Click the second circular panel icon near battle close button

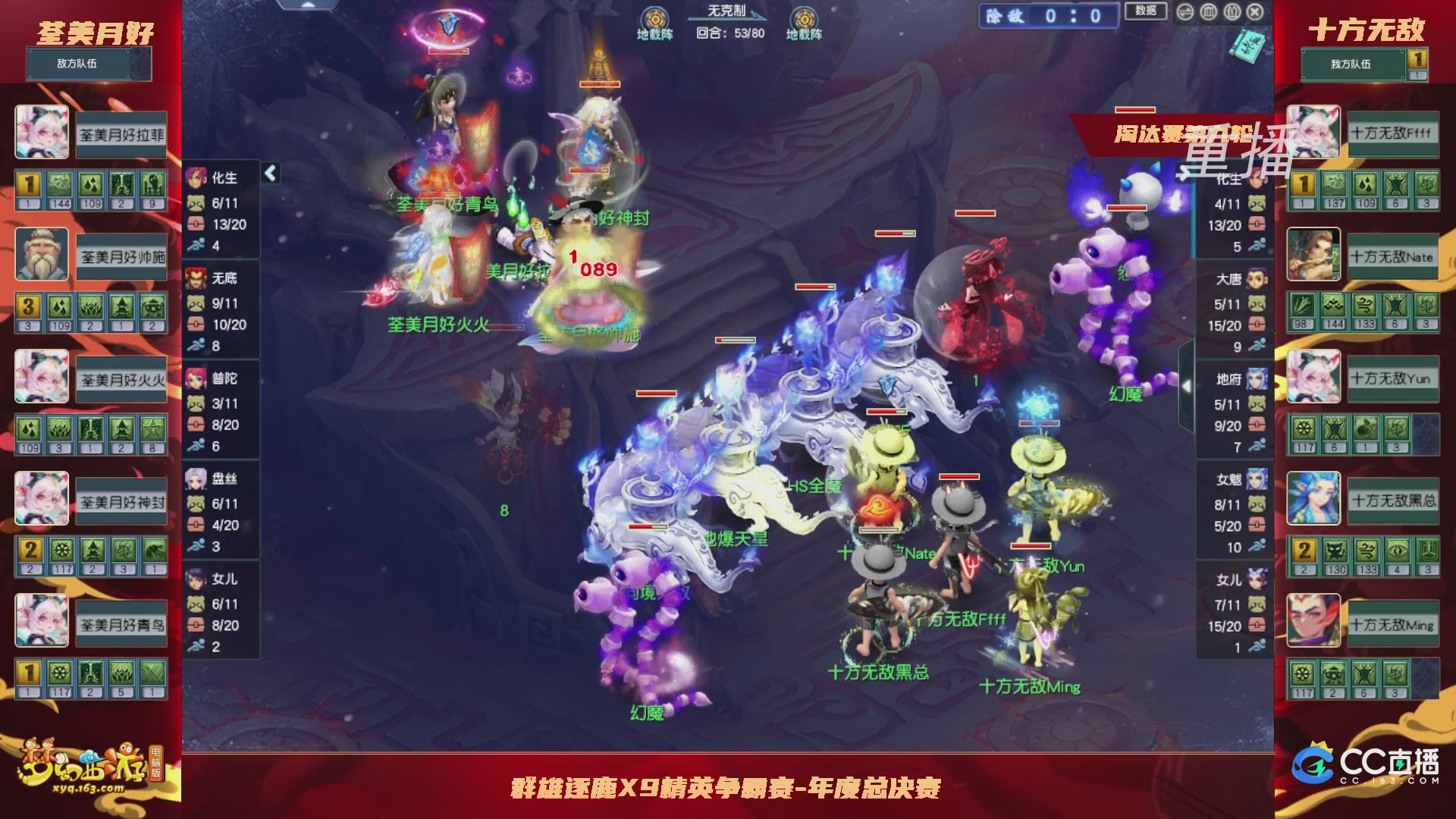point(1232,13)
